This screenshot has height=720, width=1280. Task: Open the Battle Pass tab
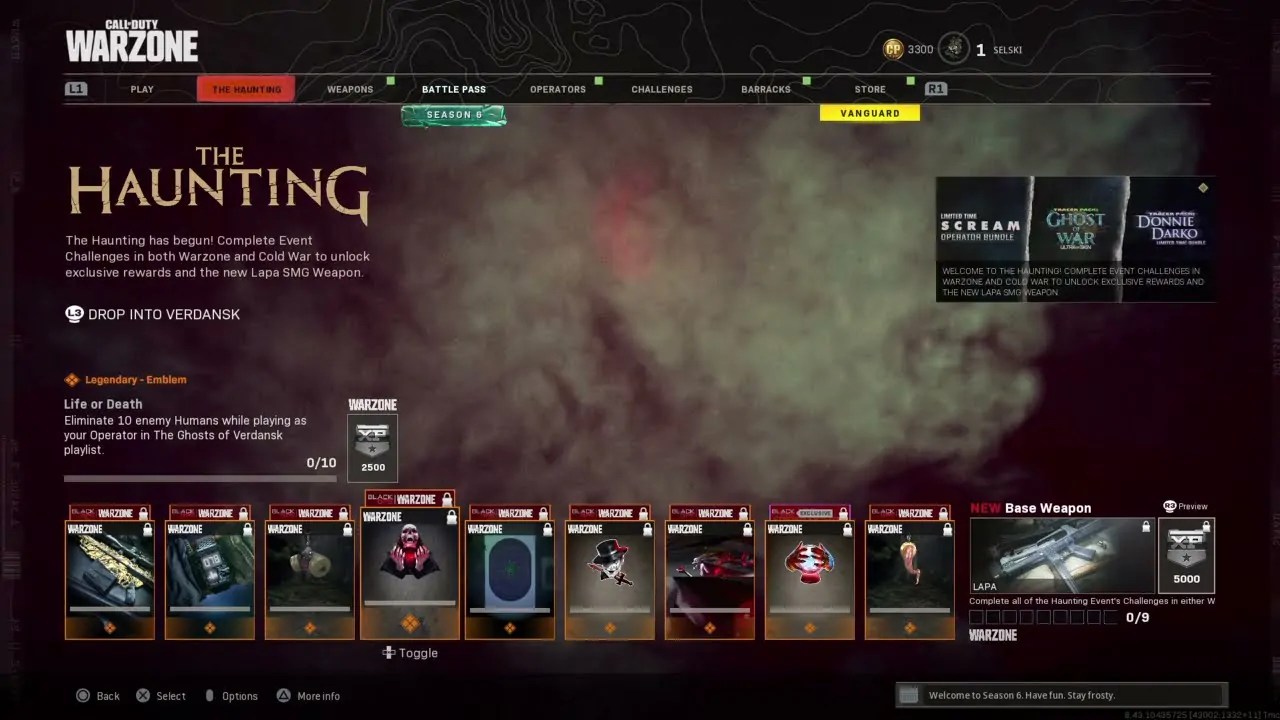click(453, 89)
